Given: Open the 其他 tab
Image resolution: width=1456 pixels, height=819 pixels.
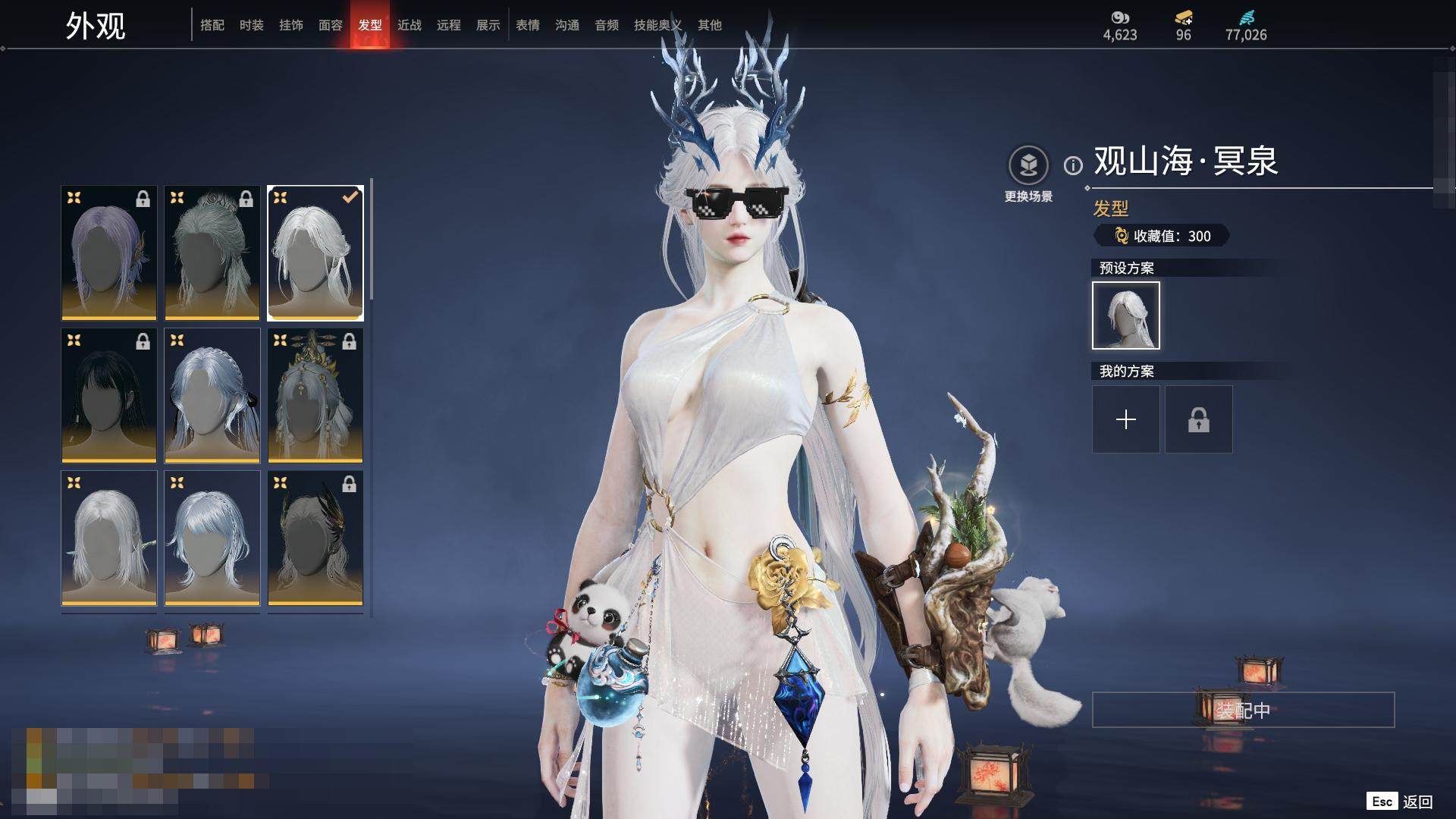Looking at the screenshot, I should (710, 25).
